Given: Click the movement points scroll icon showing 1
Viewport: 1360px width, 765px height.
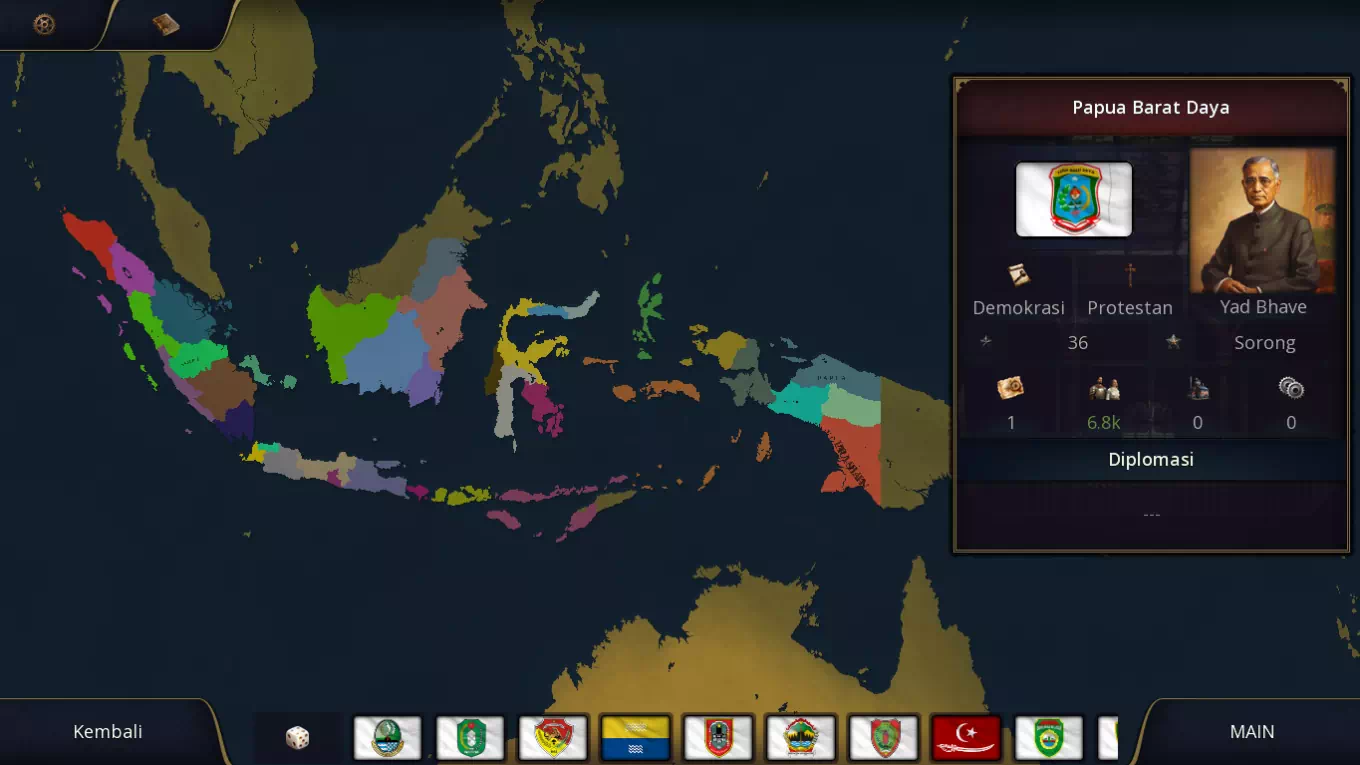Looking at the screenshot, I should (1010, 388).
